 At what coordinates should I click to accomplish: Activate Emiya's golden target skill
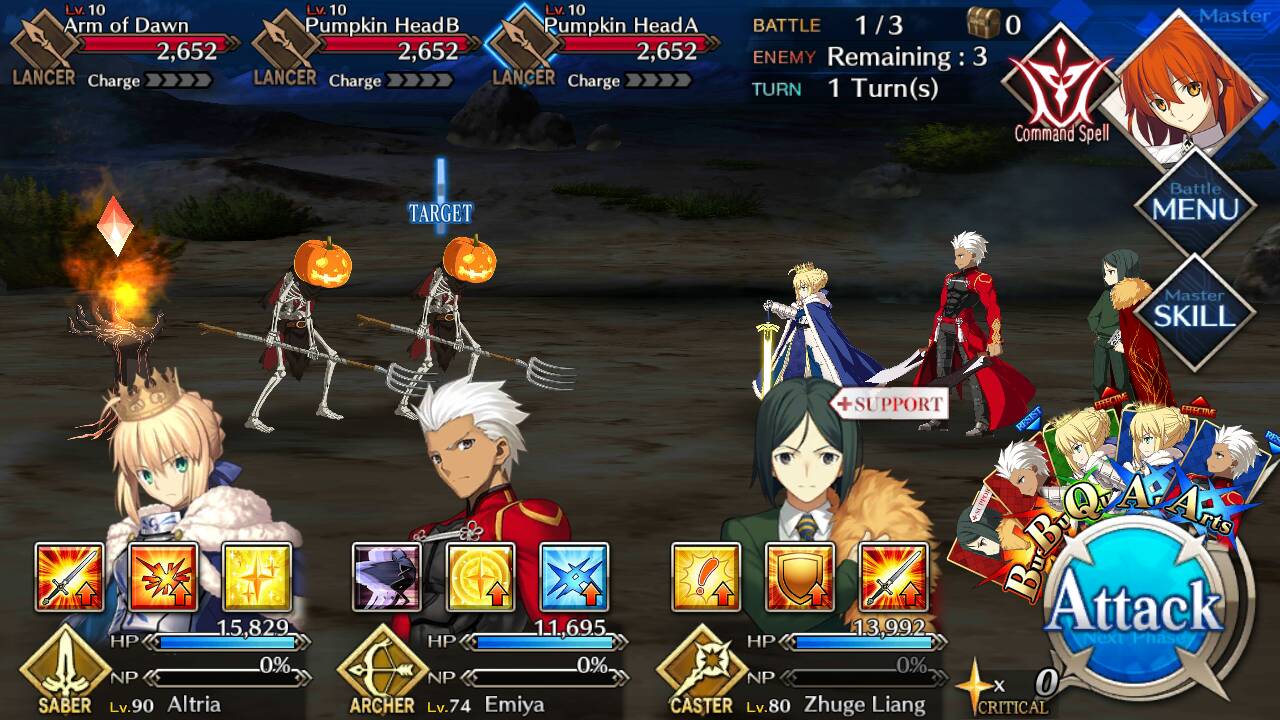(x=480, y=577)
